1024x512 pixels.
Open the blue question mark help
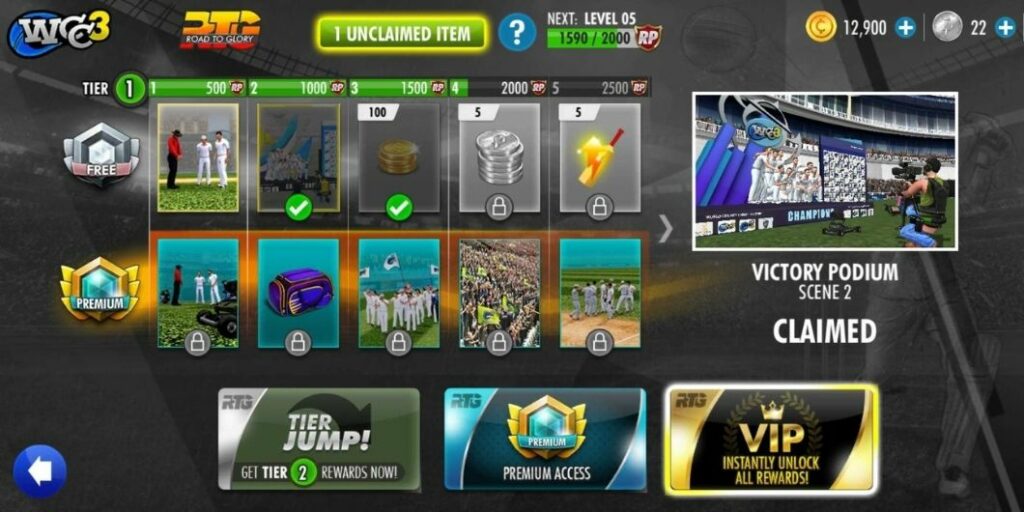[516, 33]
